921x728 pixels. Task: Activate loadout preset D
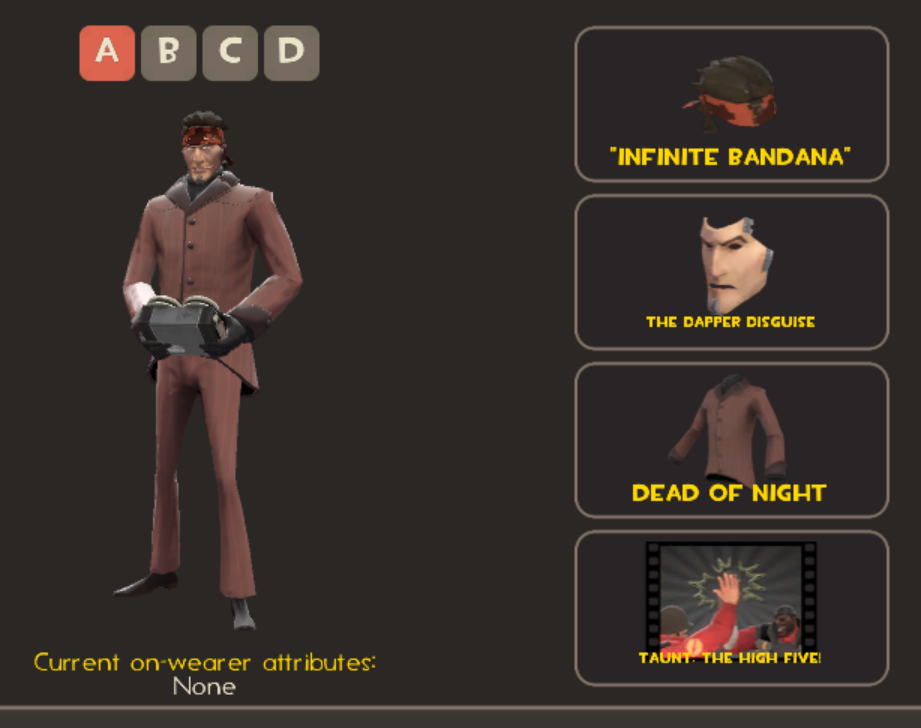tap(291, 53)
